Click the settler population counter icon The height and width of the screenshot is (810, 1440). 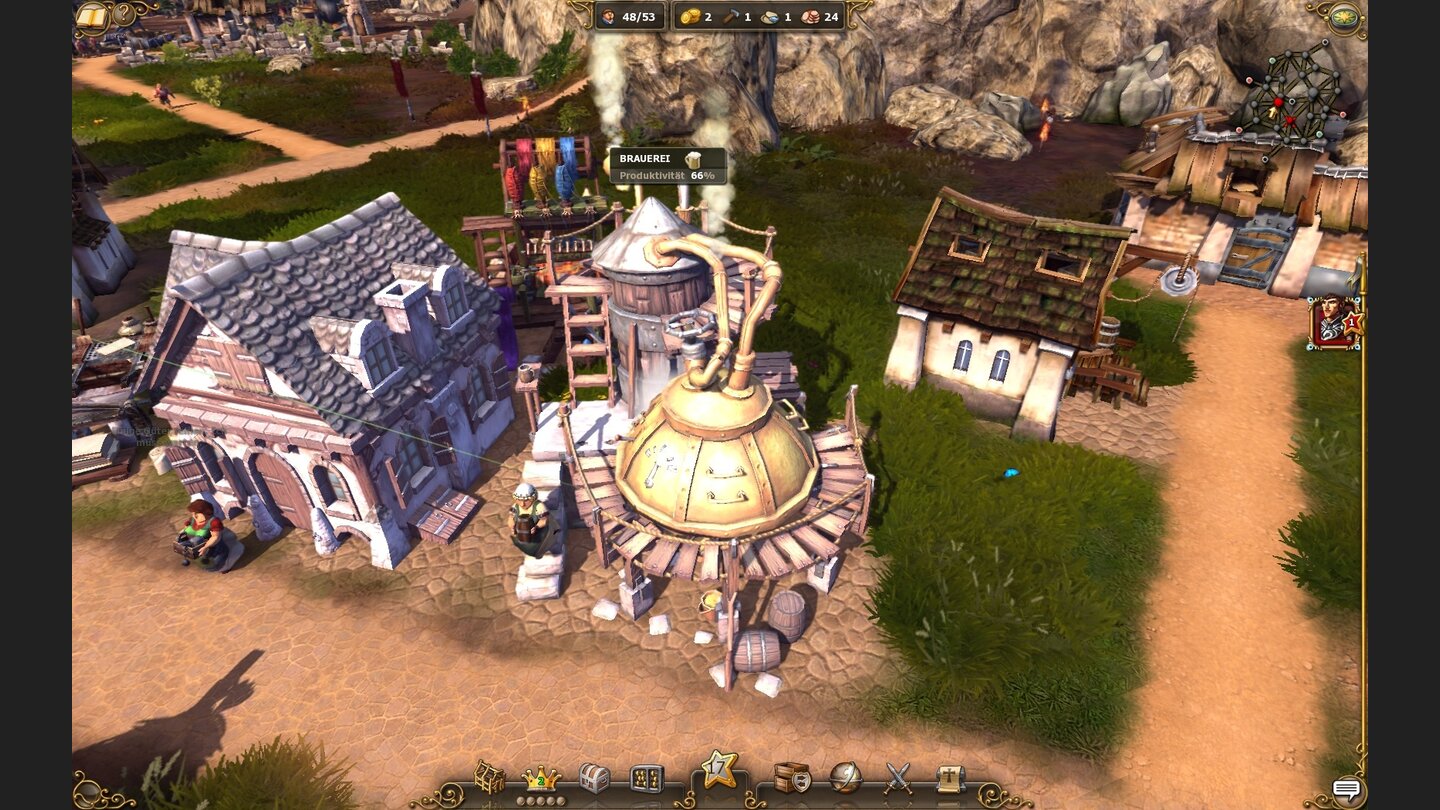pyautogui.click(x=611, y=16)
